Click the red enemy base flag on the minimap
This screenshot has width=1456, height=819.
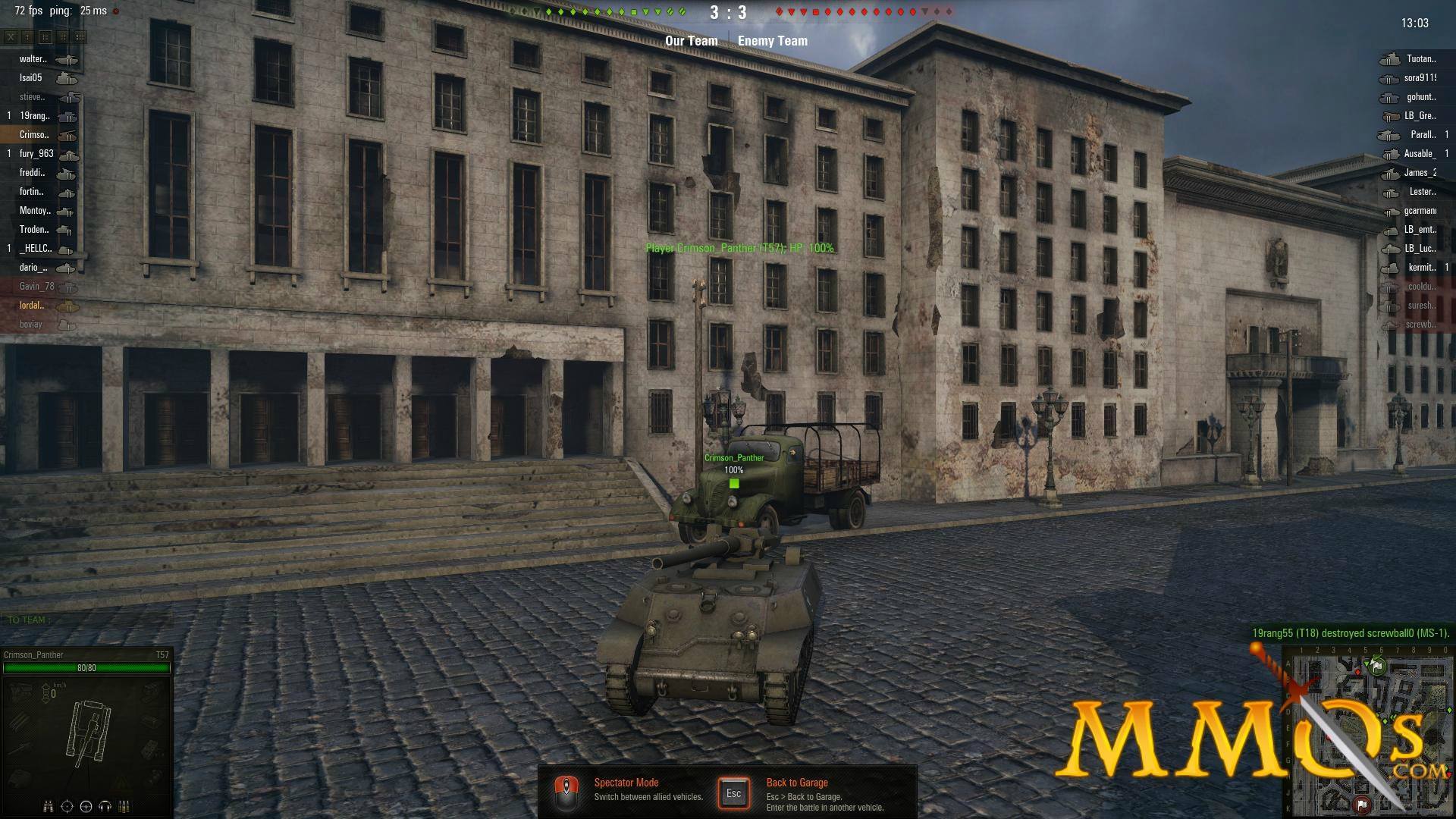(1362, 804)
